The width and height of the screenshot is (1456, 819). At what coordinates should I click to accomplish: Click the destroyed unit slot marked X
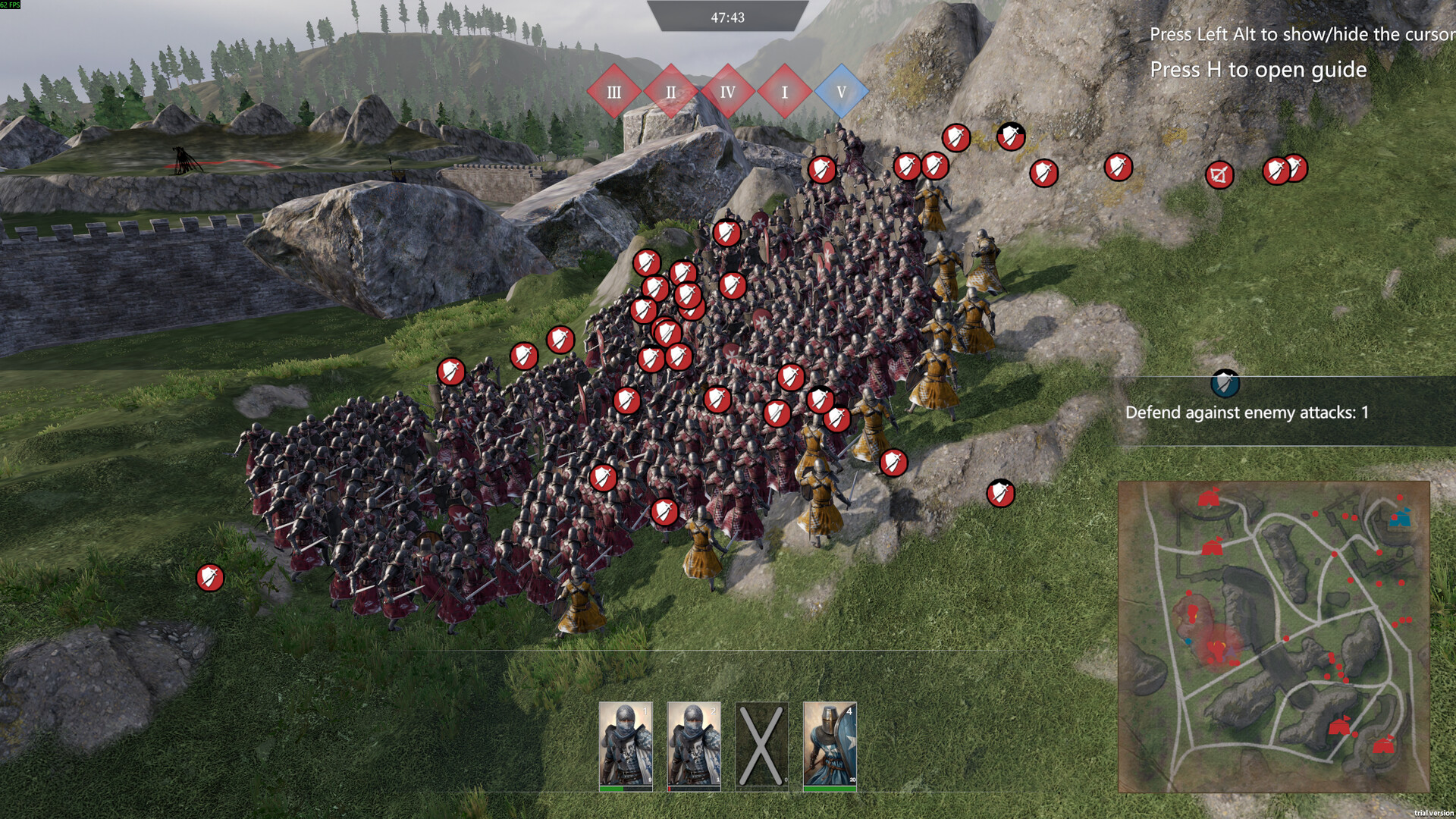click(x=761, y=745)
